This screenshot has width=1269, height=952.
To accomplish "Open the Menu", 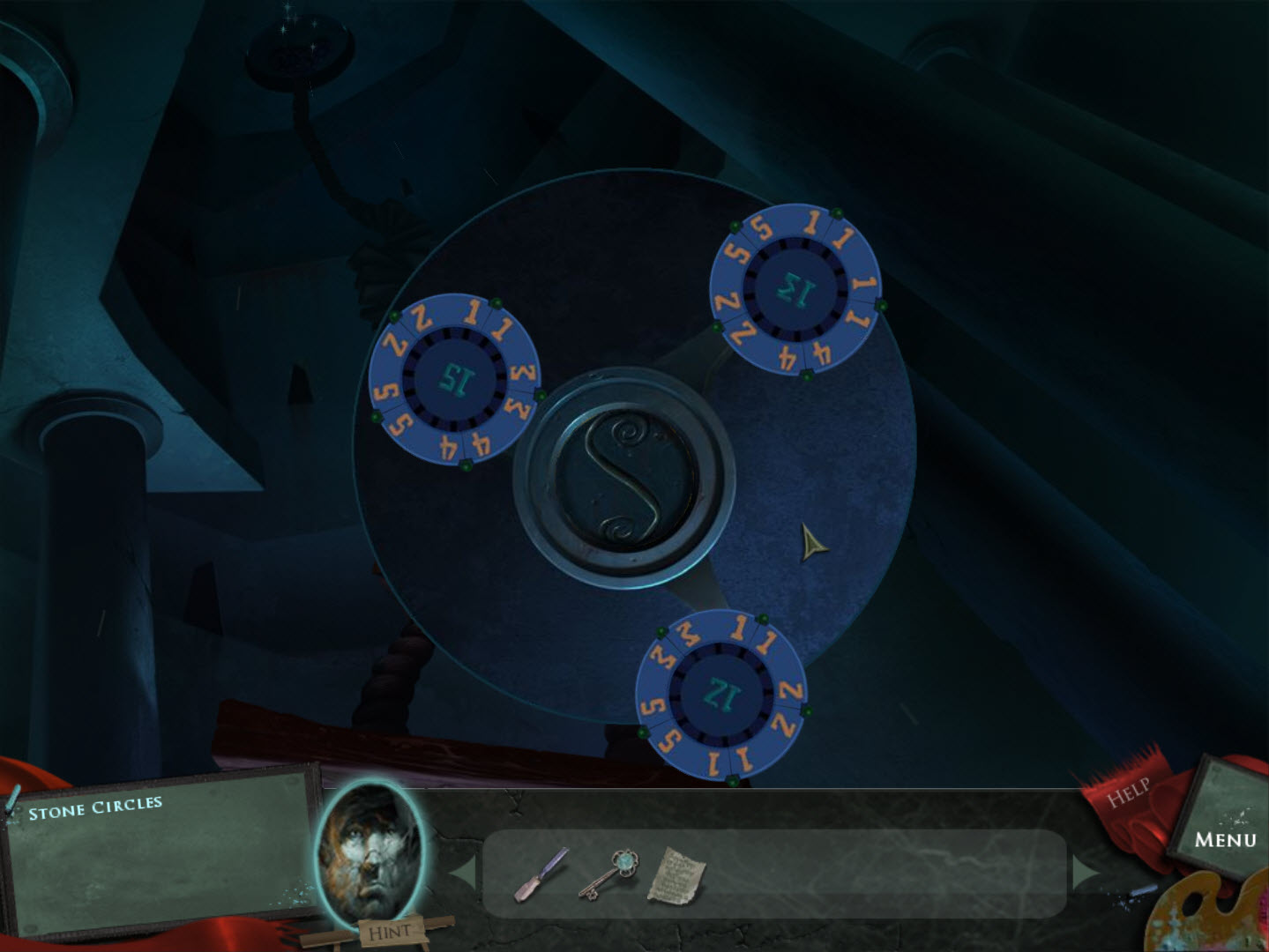I will [1228, 839].
